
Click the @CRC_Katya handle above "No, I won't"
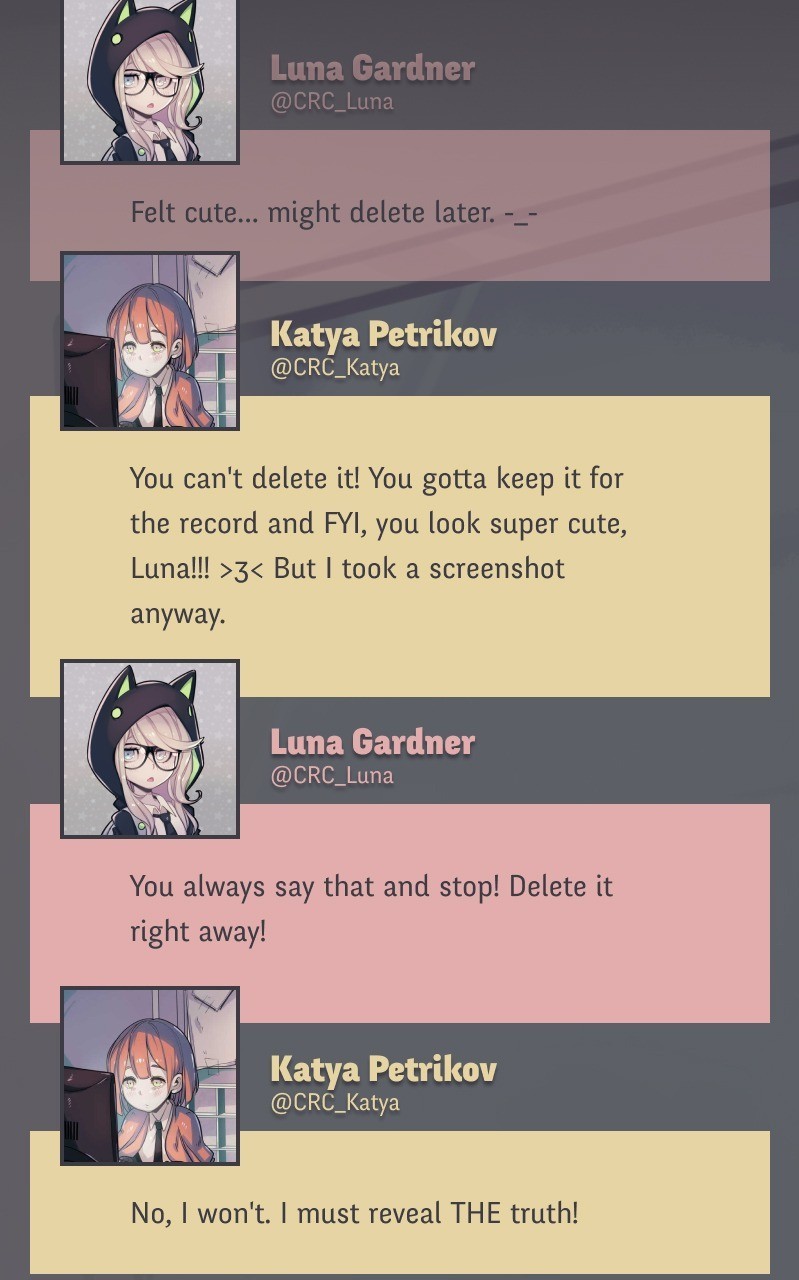335,1103
